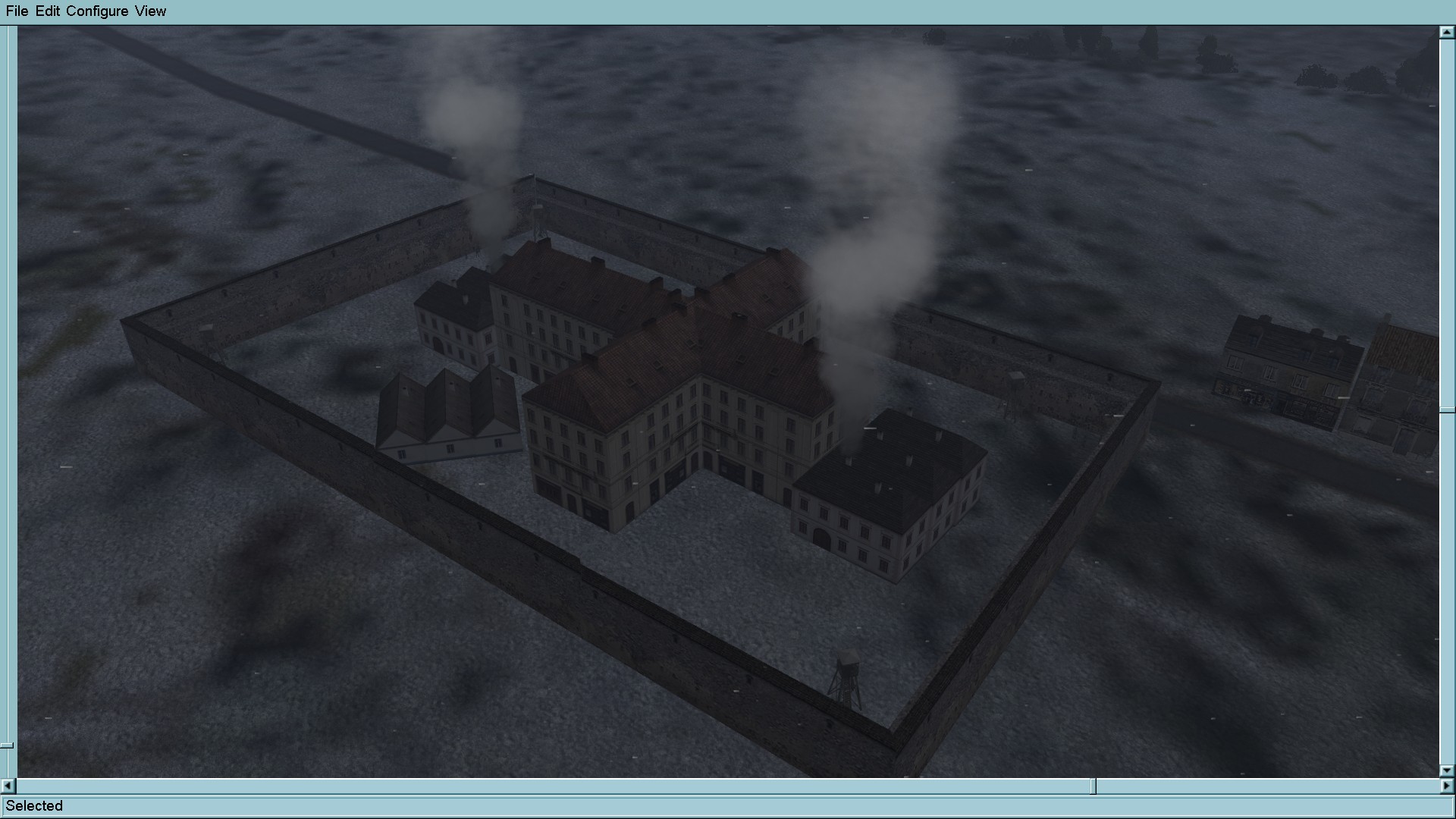Open the File menu
The image size is (1456, 819).
click(x=17, y=11)
